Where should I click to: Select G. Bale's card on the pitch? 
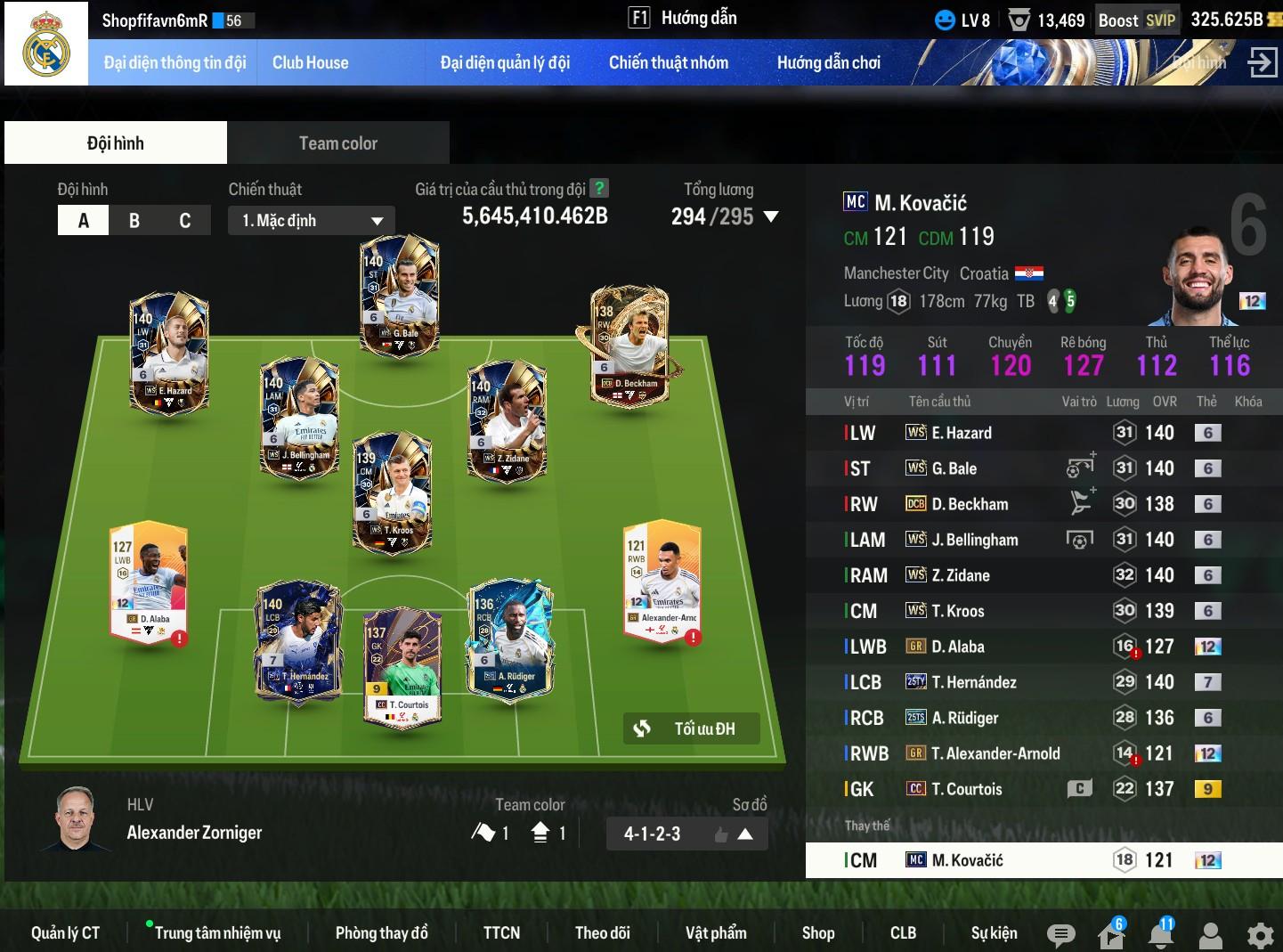(x=399, y=294)
